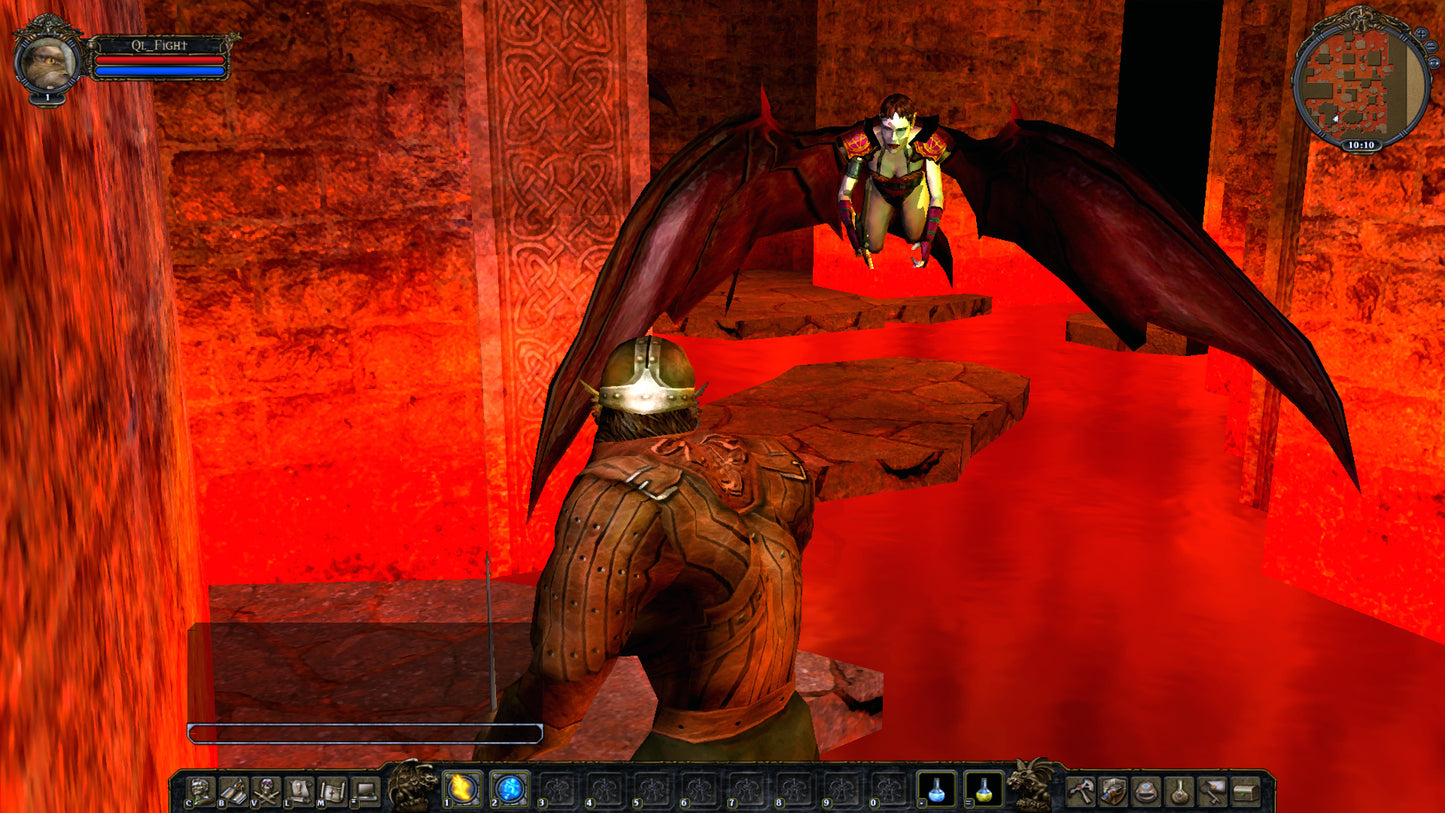Screen dimensions: 1445x813
Task: Open the world map with the M icon
Action: (x=334, y=791)
